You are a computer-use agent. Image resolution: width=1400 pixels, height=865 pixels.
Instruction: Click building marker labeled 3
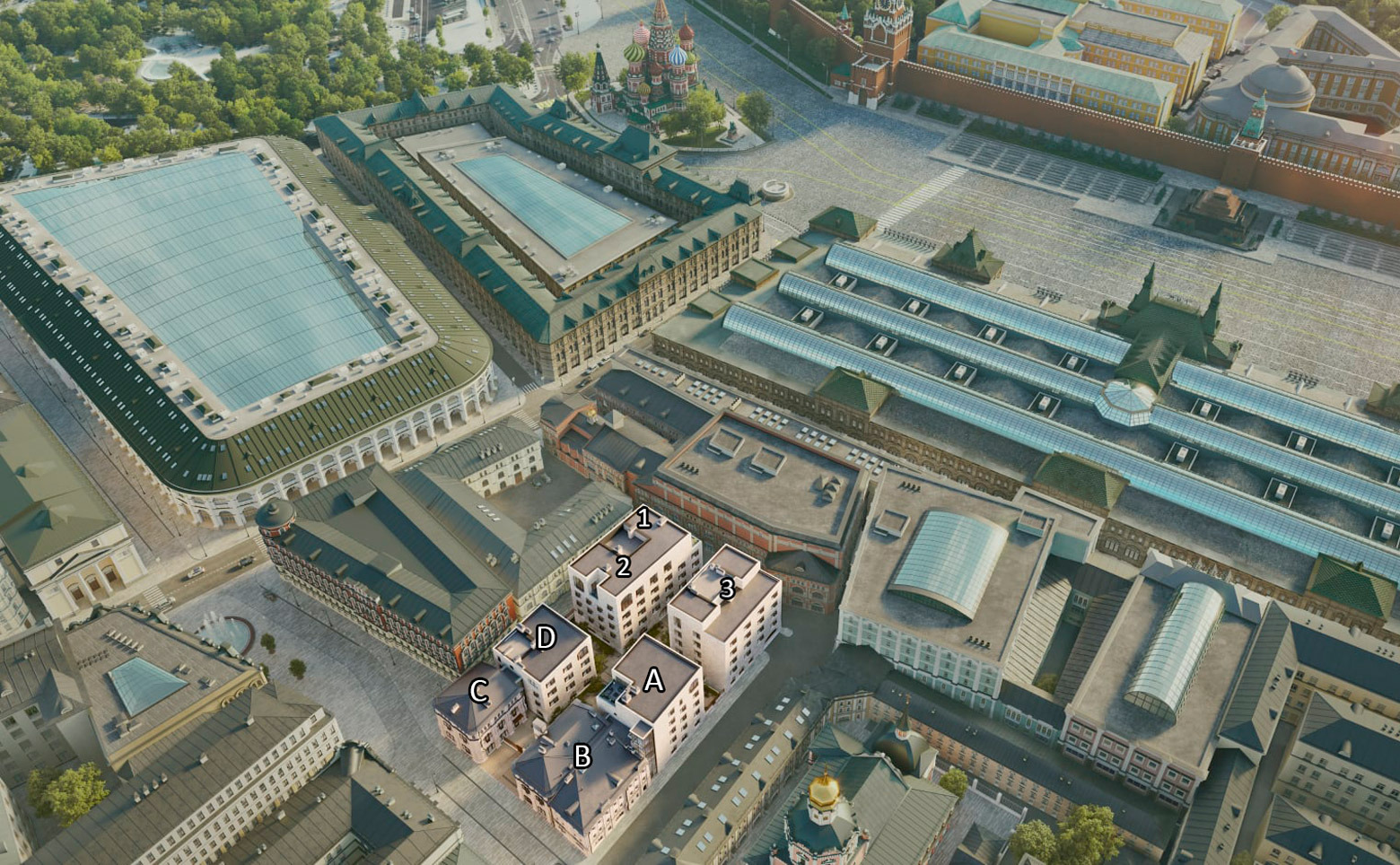[727, 589]
